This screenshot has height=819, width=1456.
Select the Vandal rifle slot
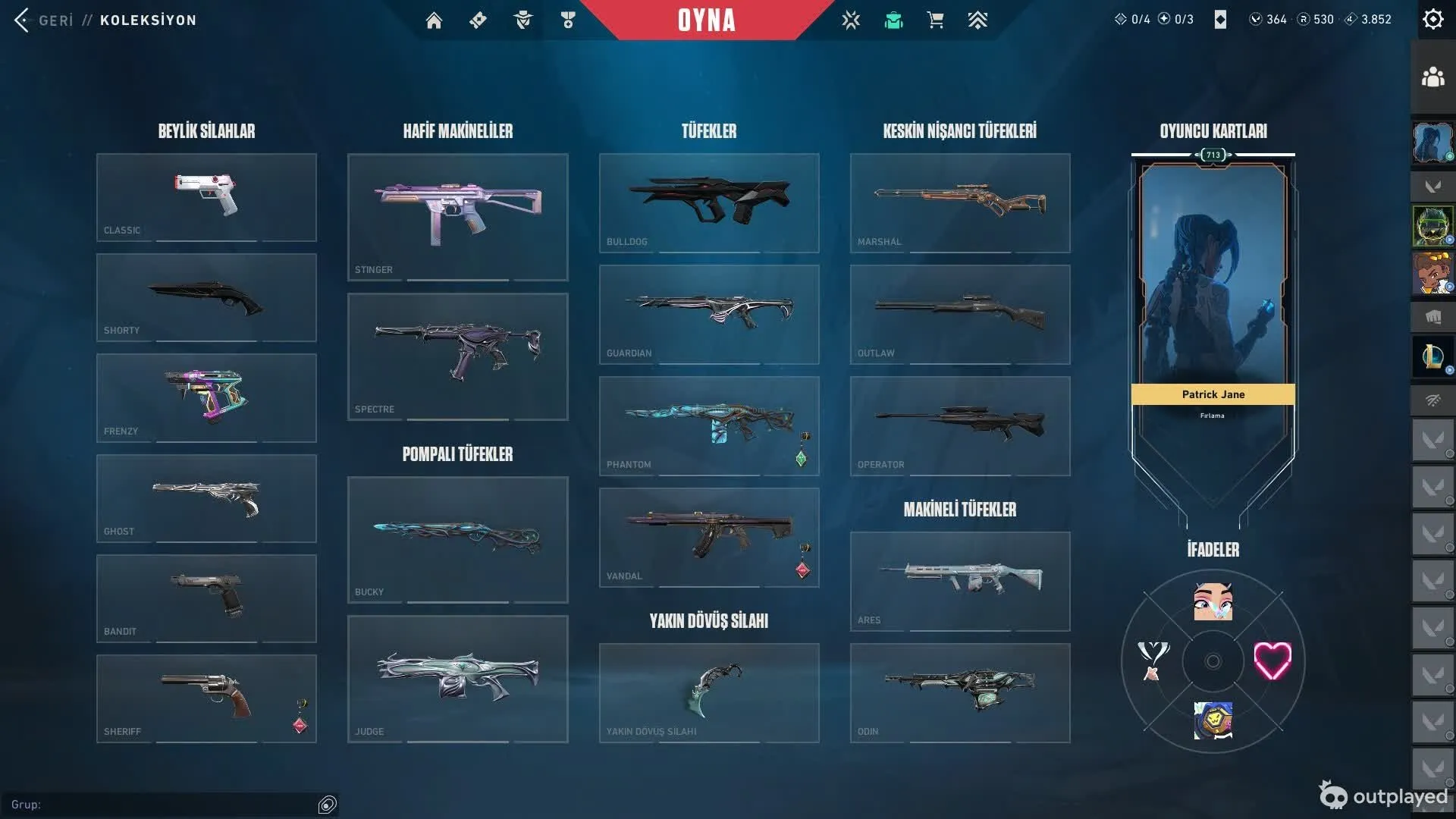pos(708,537)
